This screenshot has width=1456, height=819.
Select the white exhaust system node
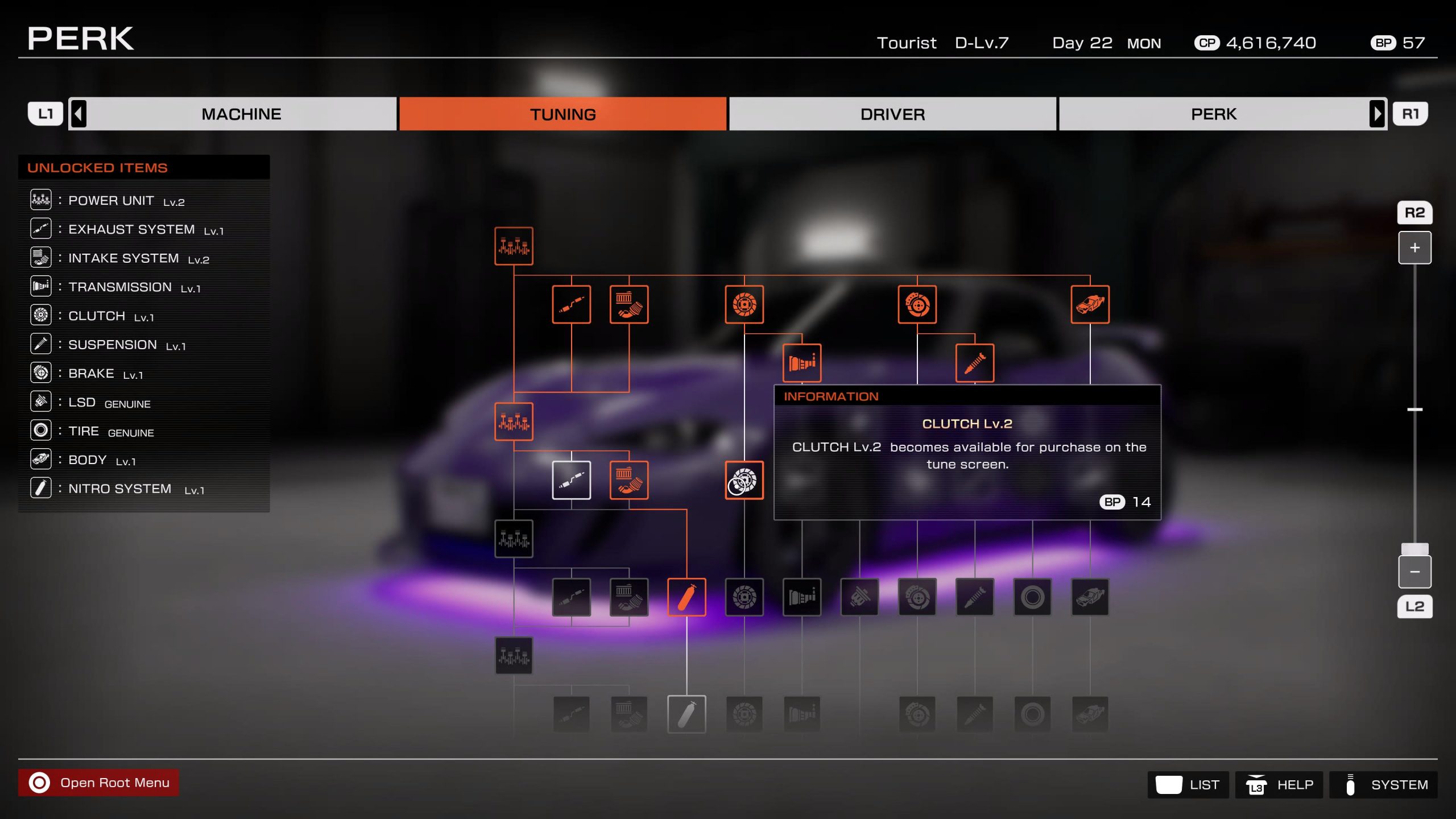tap(571, 480)
